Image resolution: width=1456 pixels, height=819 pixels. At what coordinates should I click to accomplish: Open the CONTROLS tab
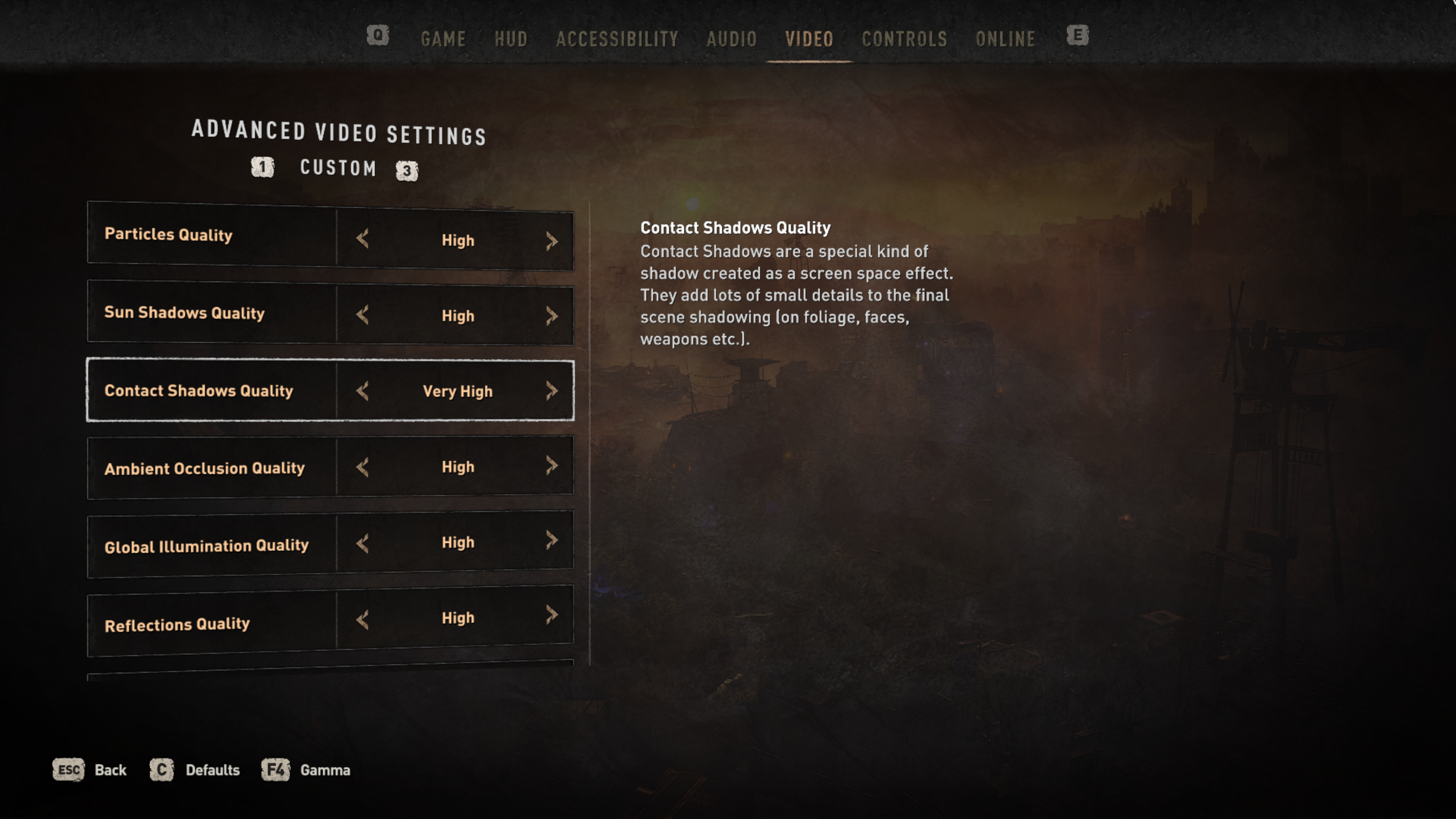point(904,39)
